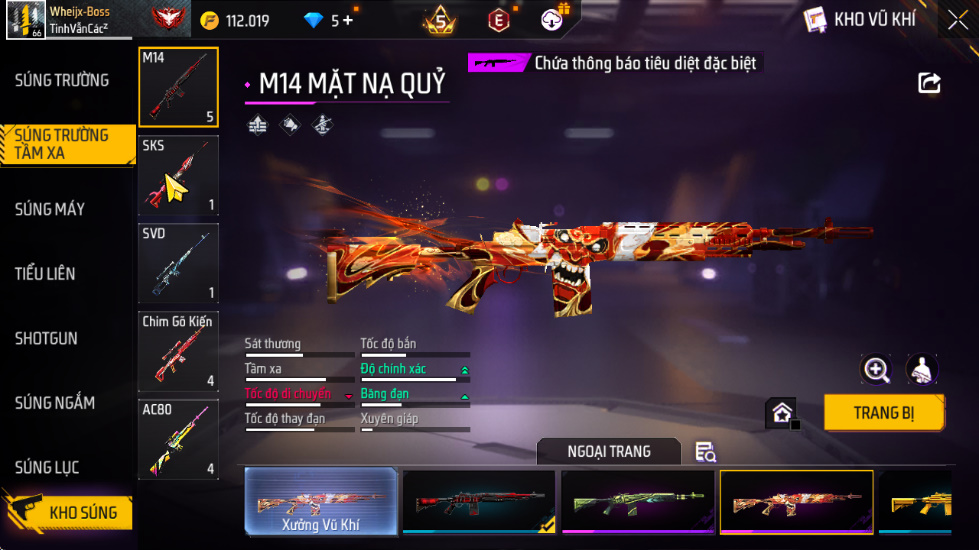Image resolution: width=979 pixels, height=550 pixels.
Task: Choose the Shotgun category
Action: tap(46, 338)
